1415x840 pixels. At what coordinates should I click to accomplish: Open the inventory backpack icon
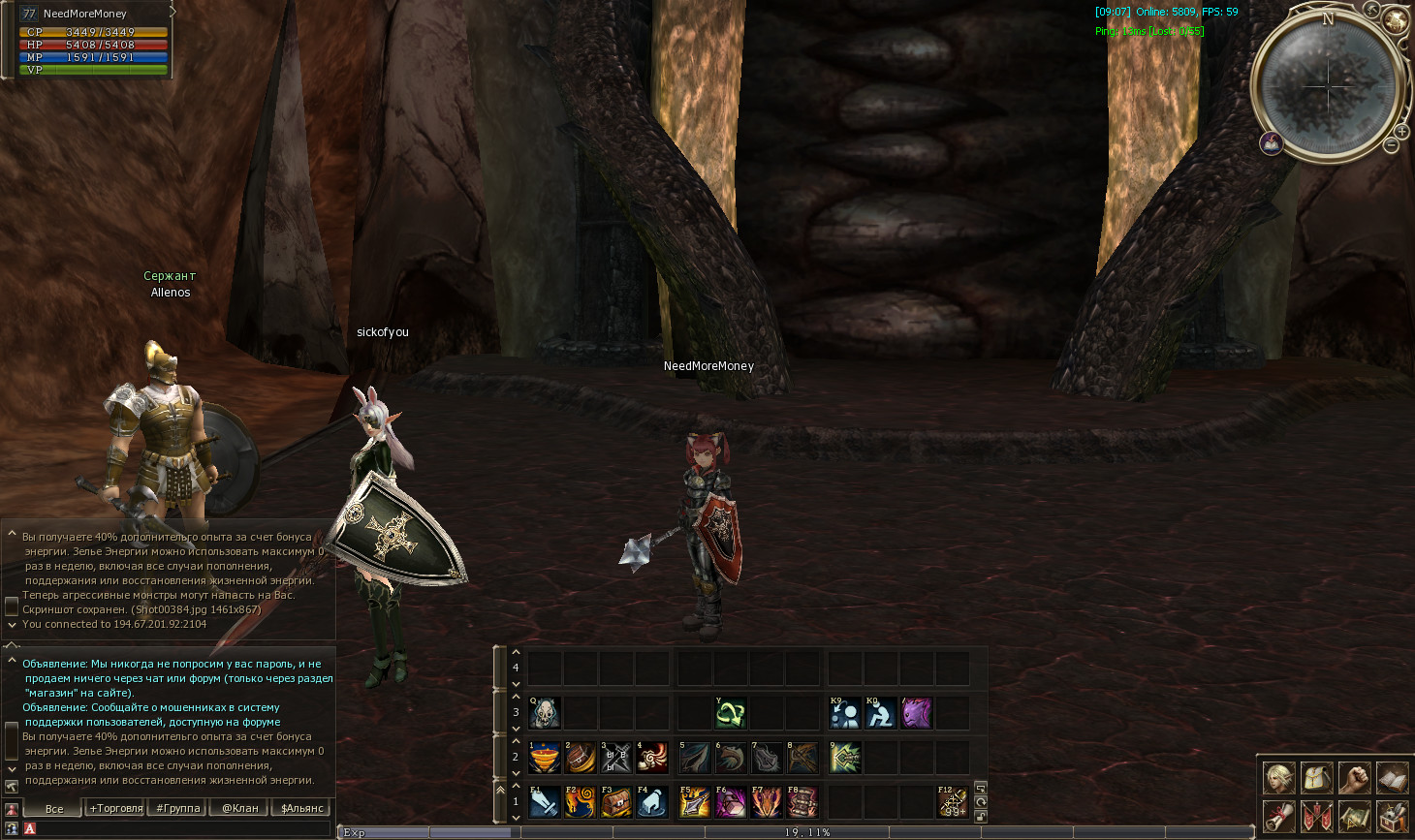coord(1316,777)
